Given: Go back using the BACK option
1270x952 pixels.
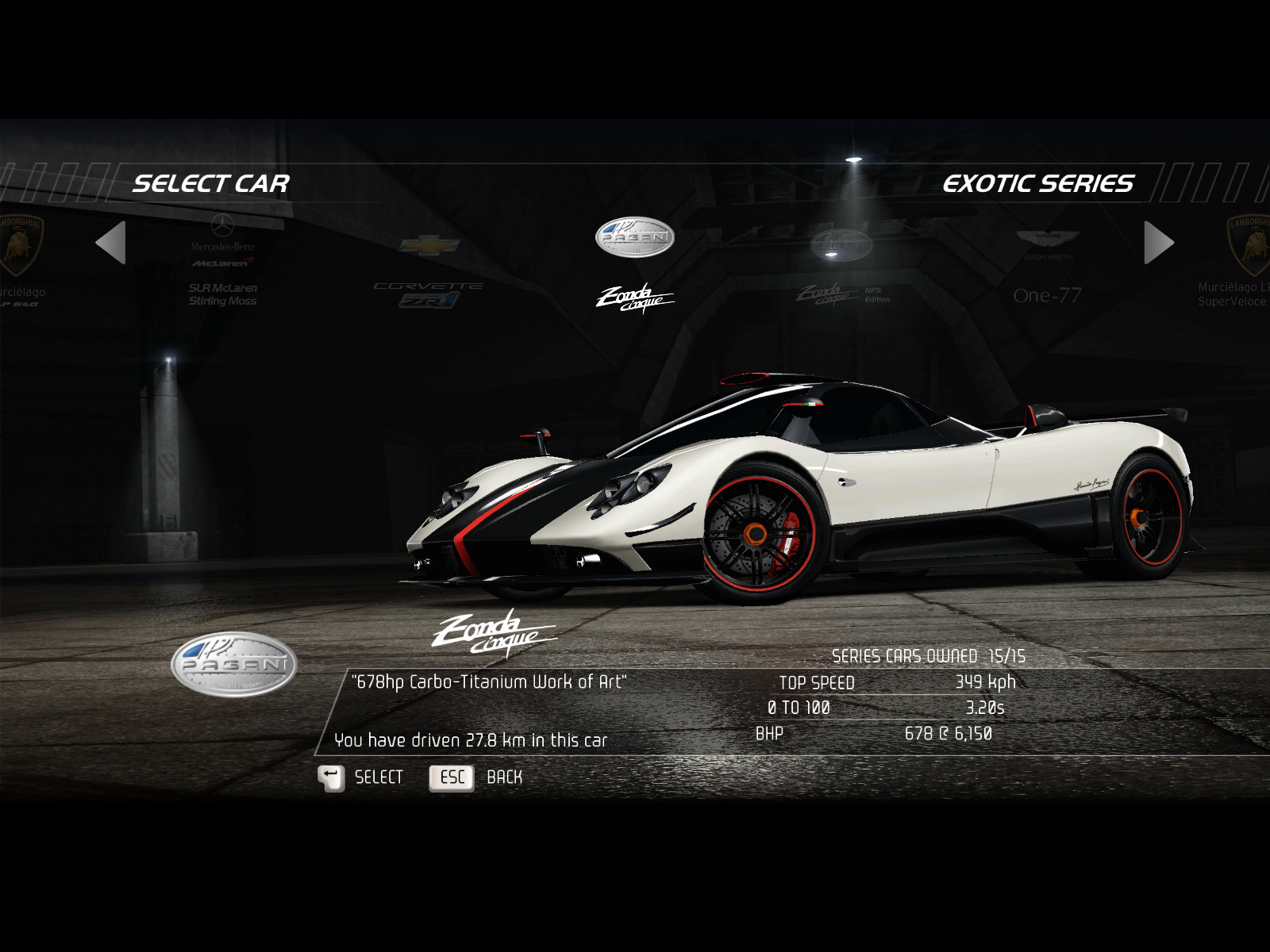Looking at the screenshot, I should click(476, 777).
